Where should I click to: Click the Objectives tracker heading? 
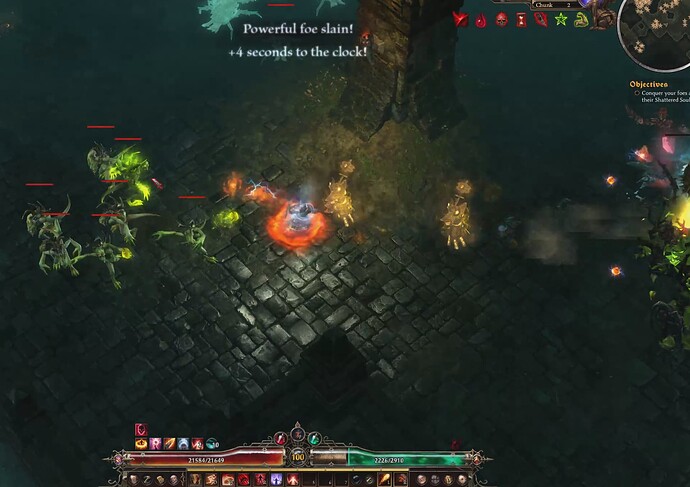(648, 85)
